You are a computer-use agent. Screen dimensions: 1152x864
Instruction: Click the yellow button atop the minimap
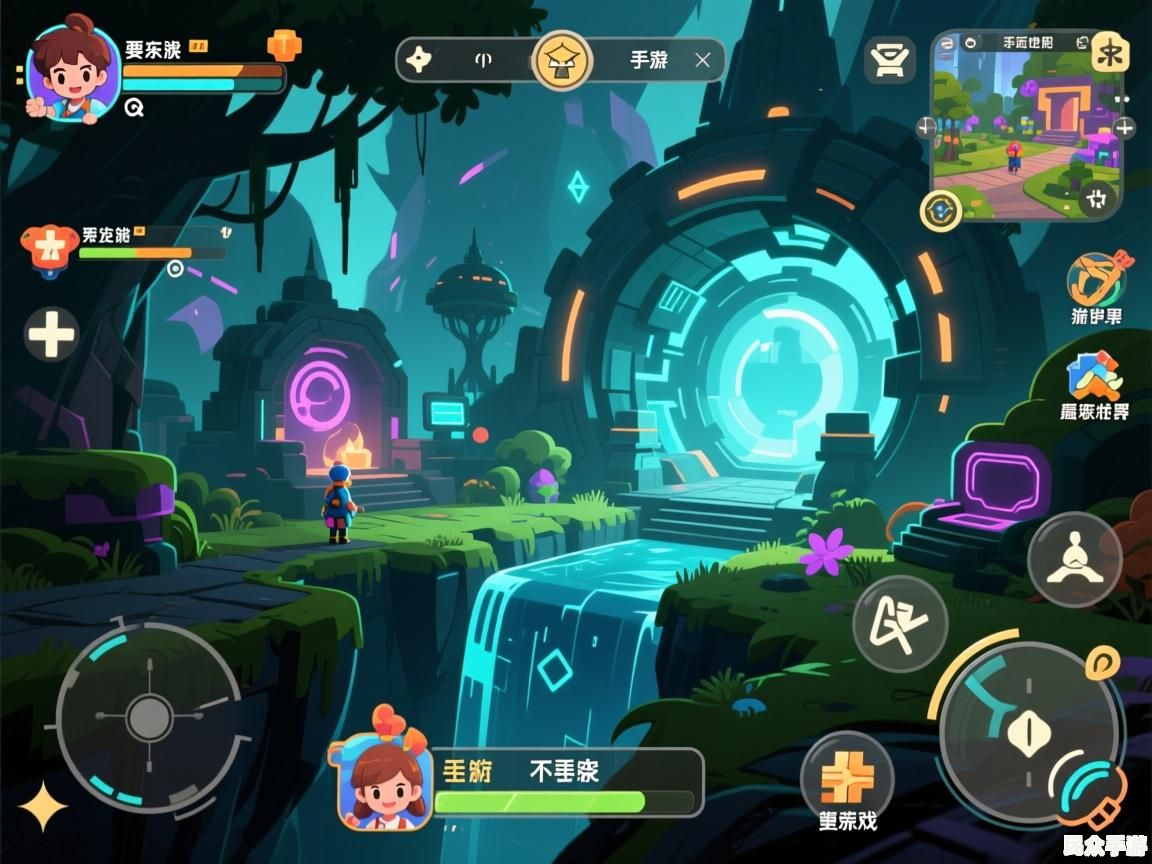1109,50
